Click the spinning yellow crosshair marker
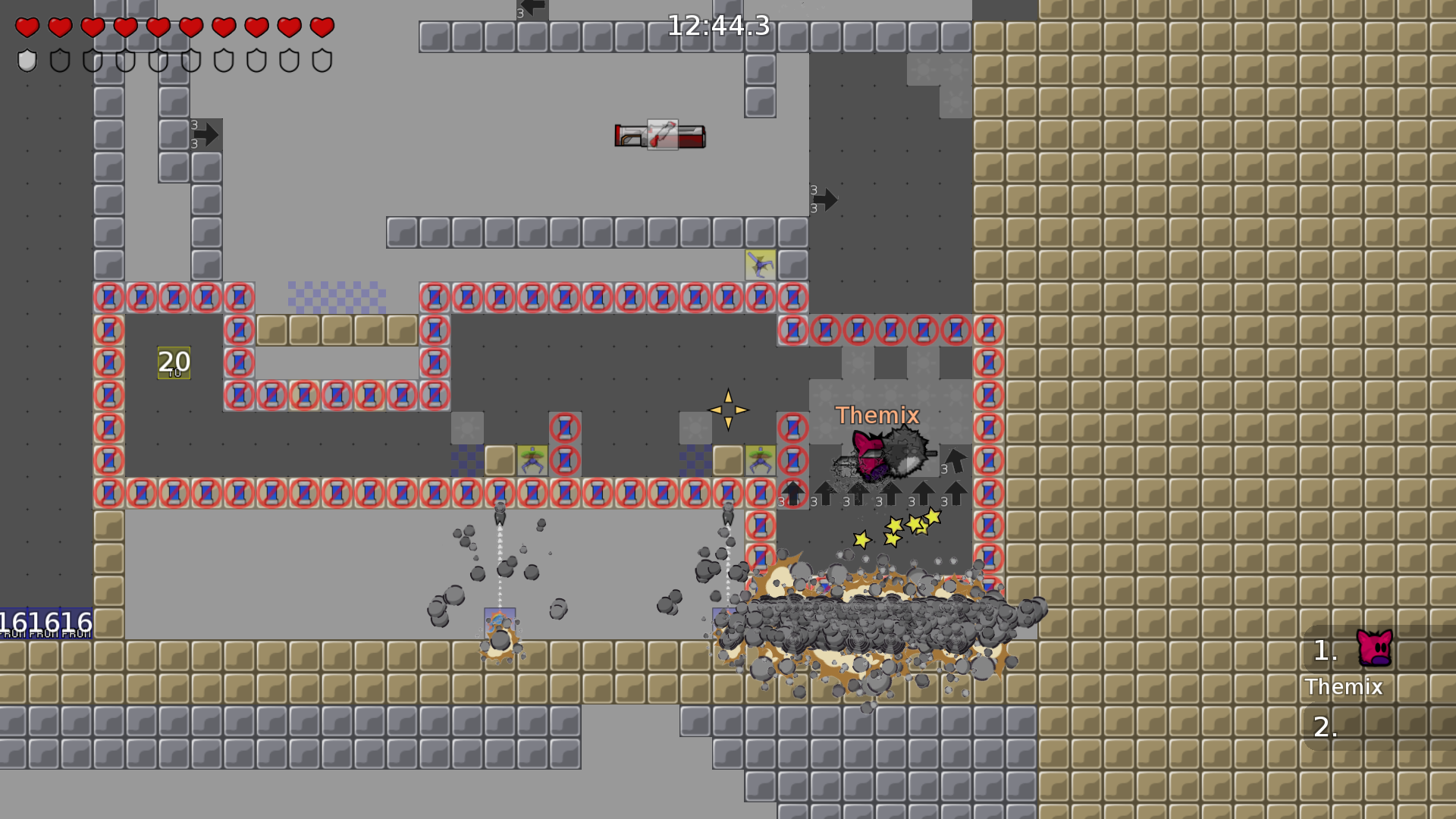 (729, 409)
